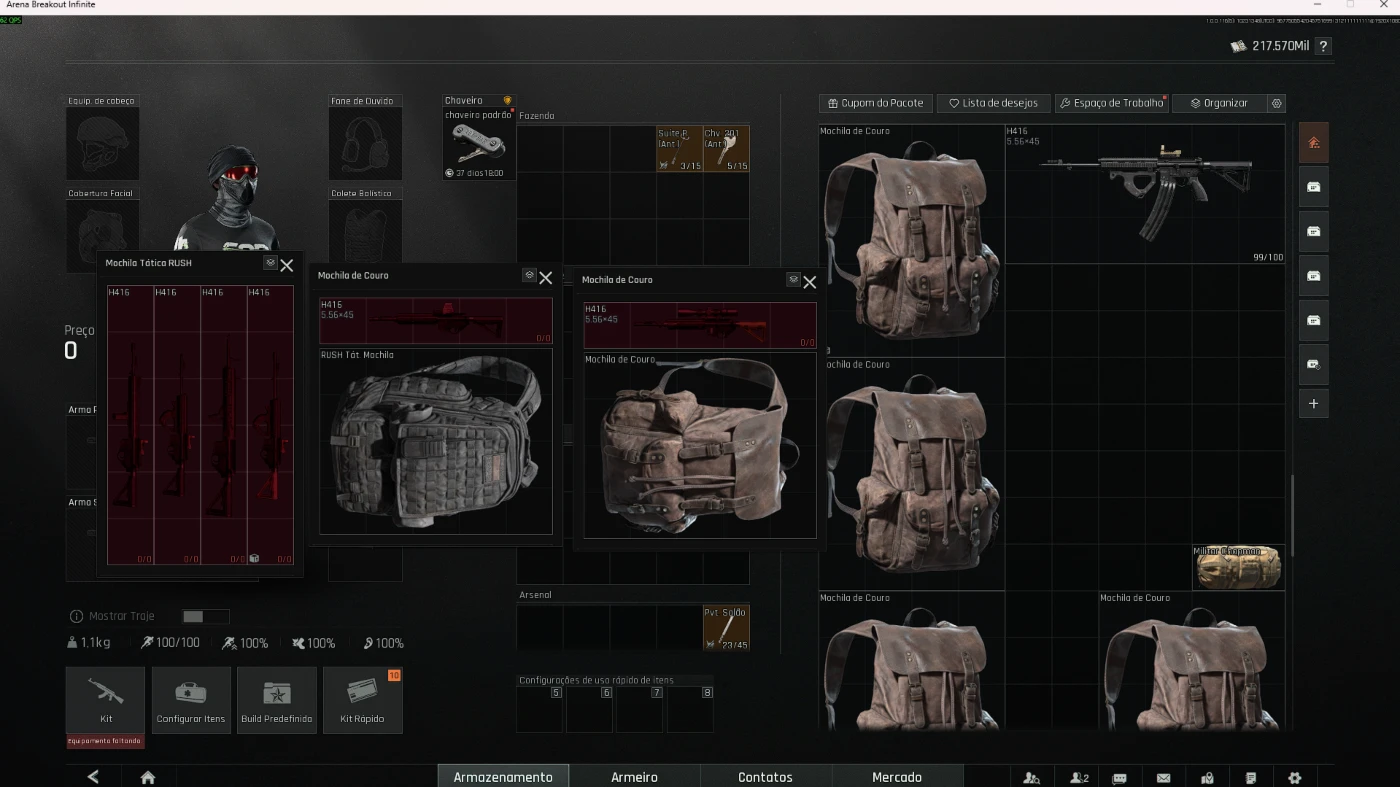Open the Contatos tab
This screenshot has height=787, width=1400.
point(765,777)
